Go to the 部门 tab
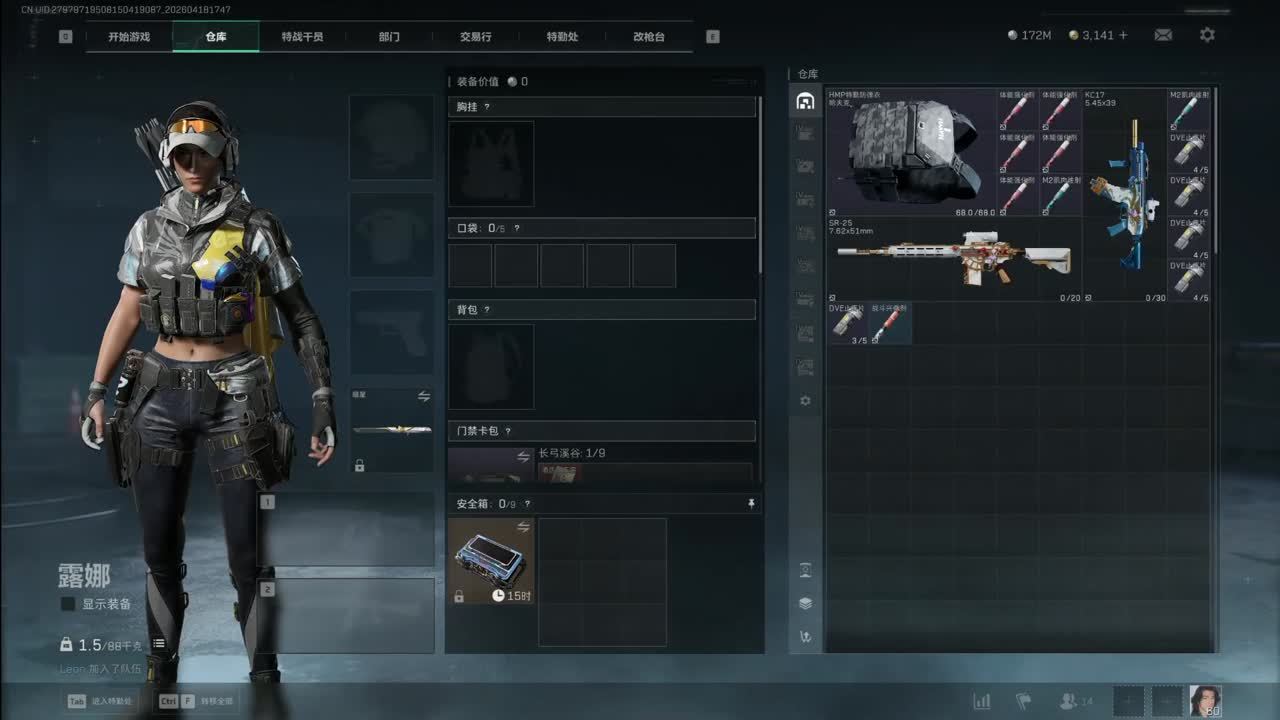The image size is (1280, 720). click(x=389, y=37)
